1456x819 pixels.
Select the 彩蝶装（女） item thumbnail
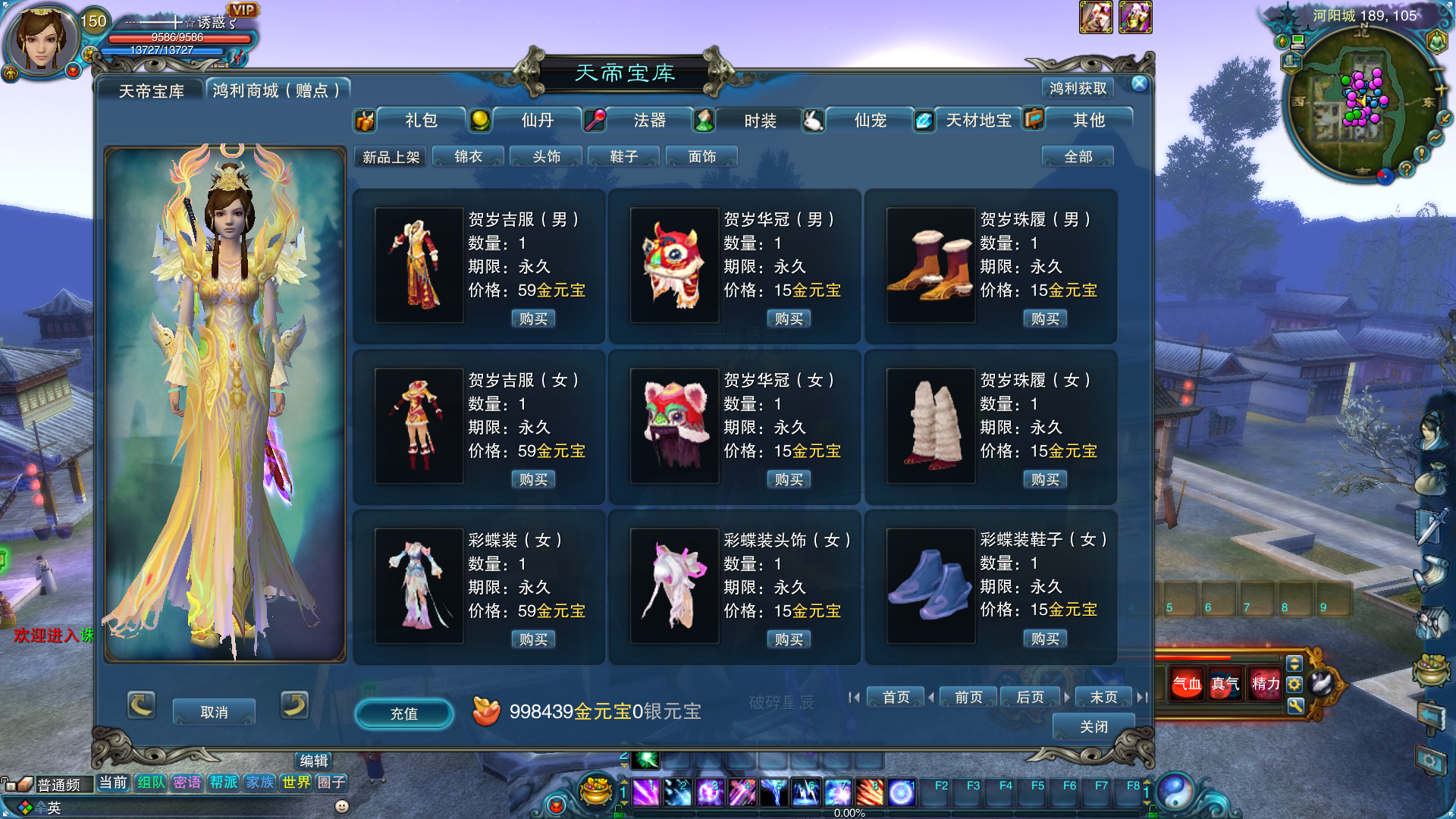pyautogui.click(x=419, y=585)
